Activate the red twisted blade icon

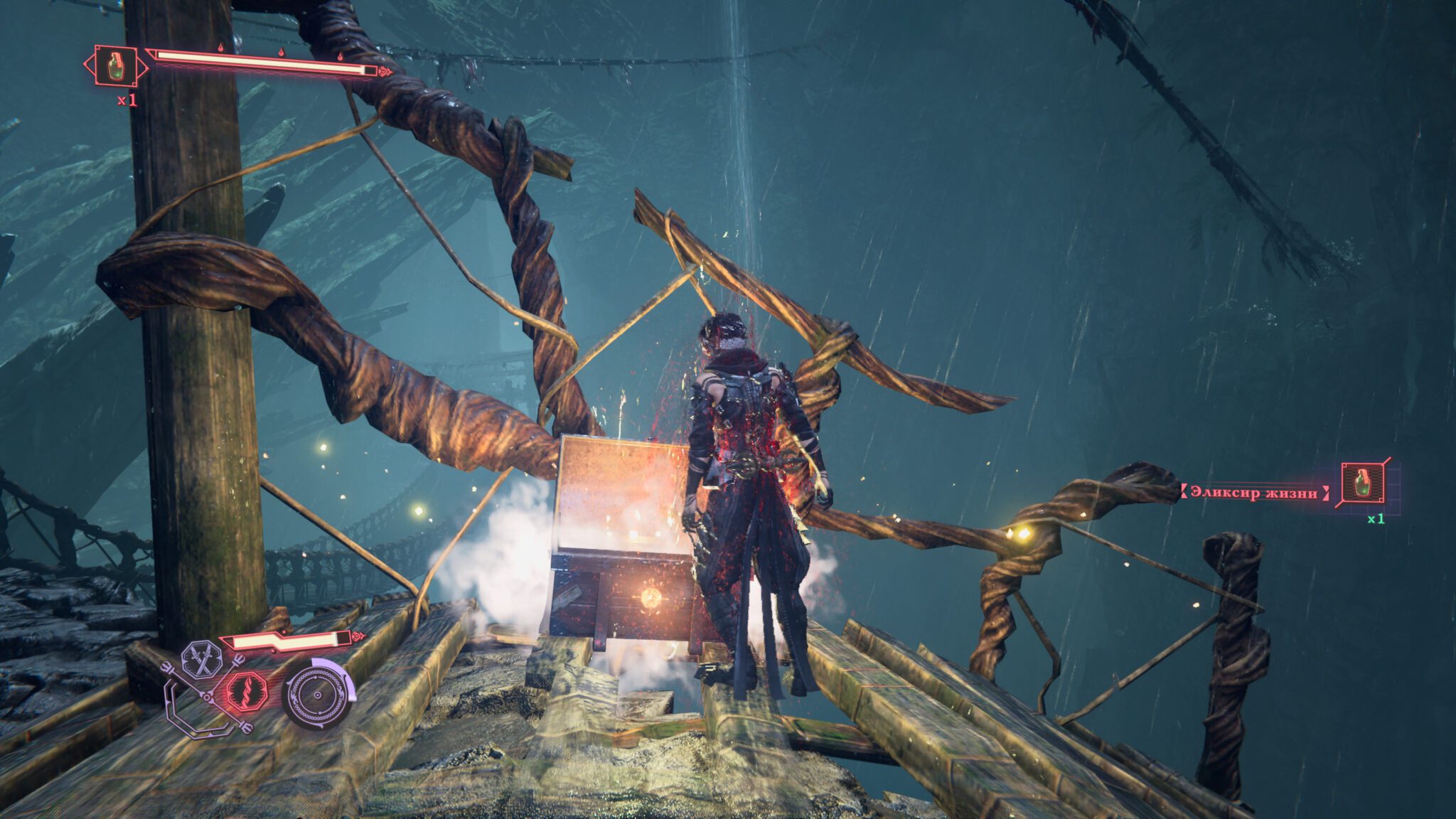coord(246,691)
